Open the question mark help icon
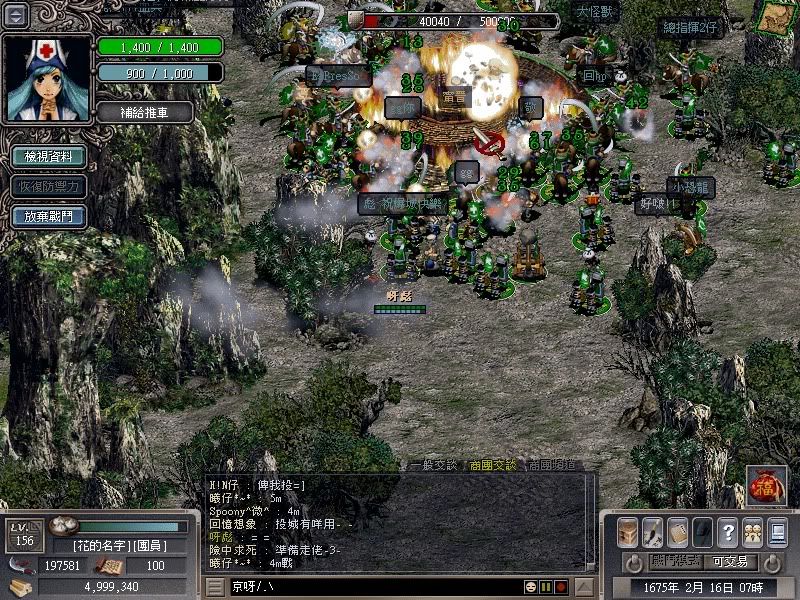 pos(728,531)
